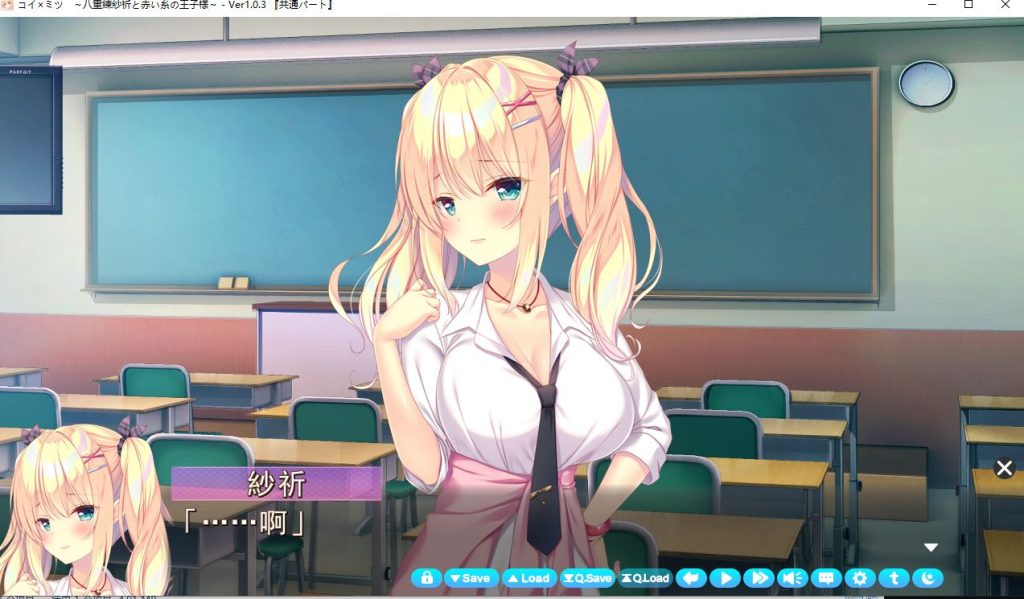This screenshot has width=1024, height=599.
Task: Click the letter t button
Action: point(894,578)
